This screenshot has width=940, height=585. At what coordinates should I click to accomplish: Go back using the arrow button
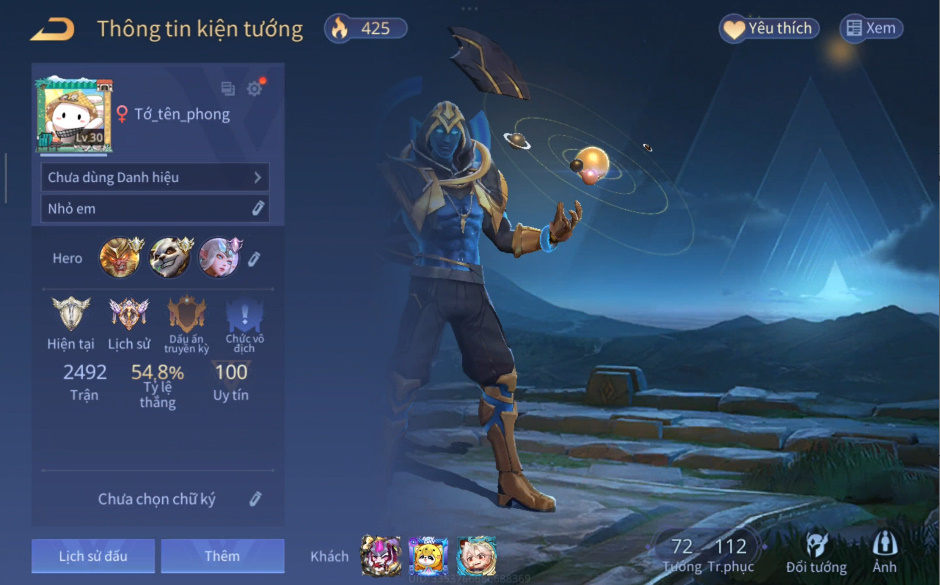point(52,29)
